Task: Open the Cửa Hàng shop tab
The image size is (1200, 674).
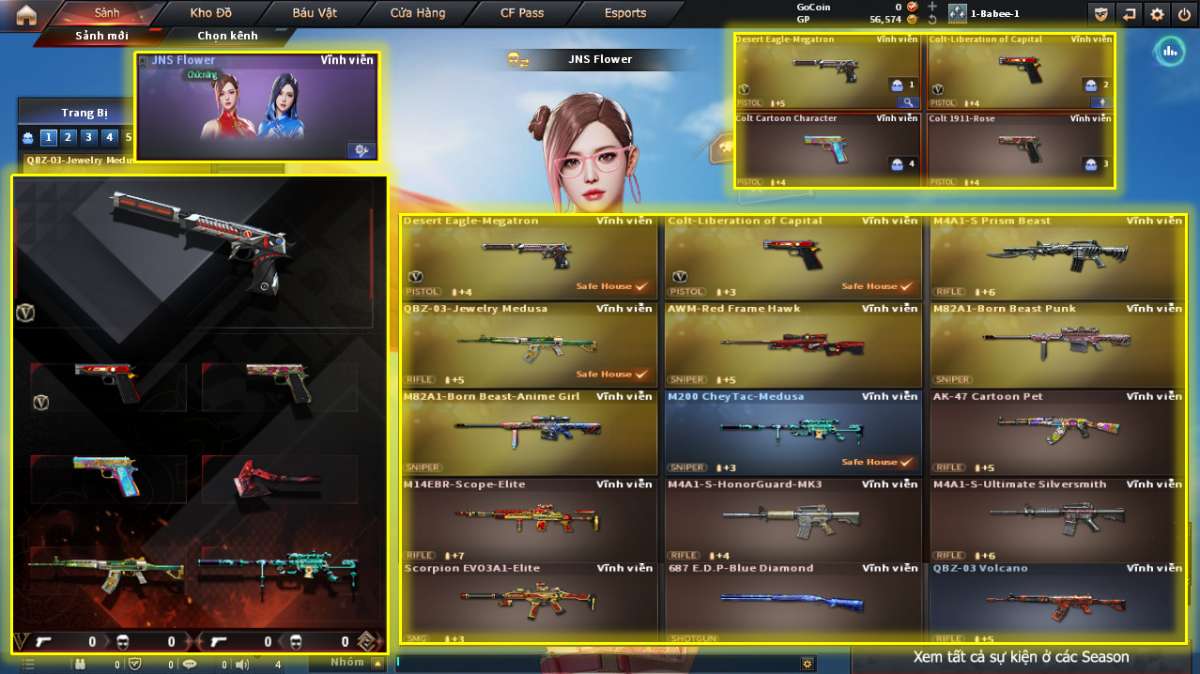Action: tap(418, 13)
